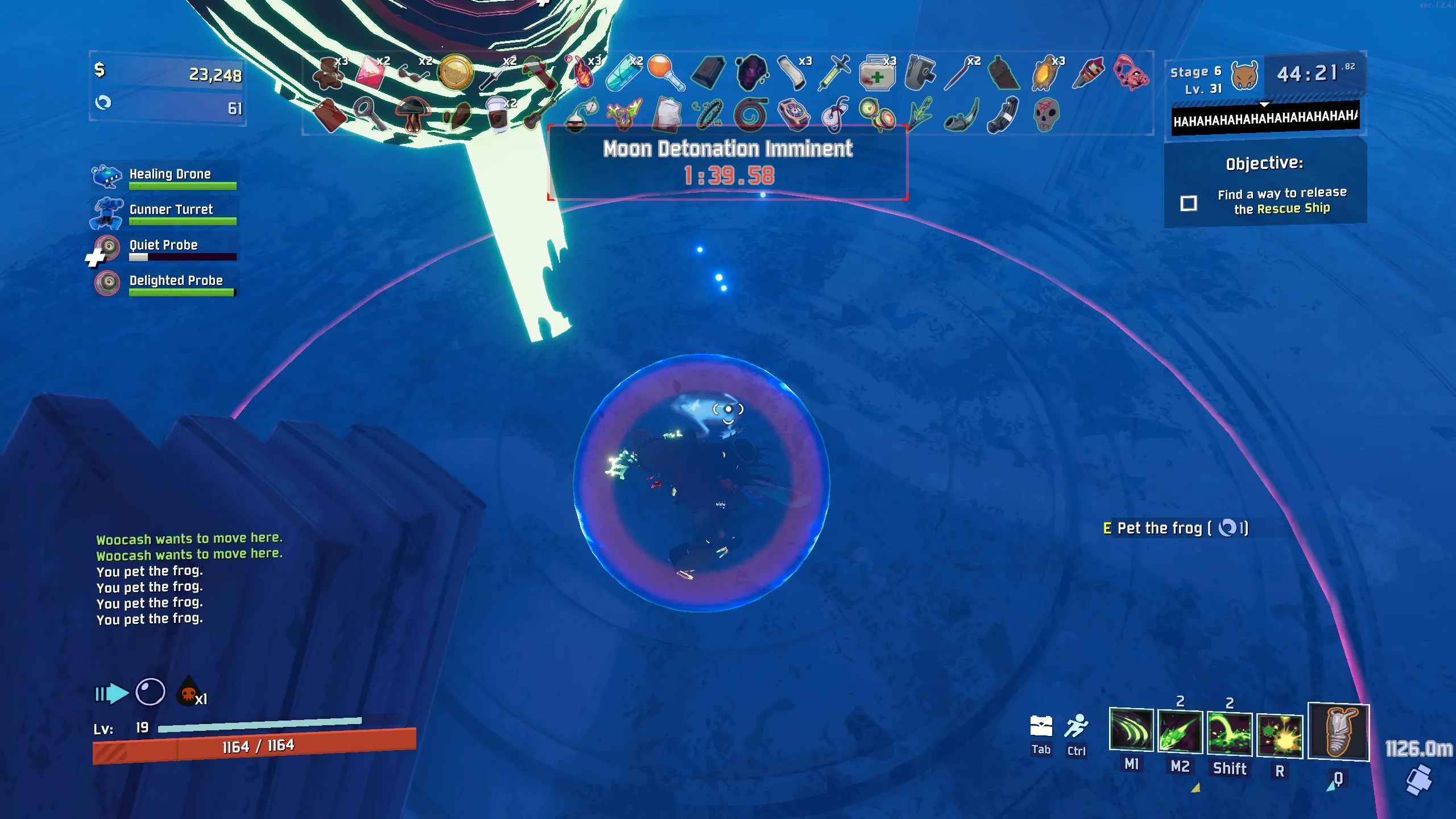Toggle the sprint running-figure icon
1456x819 pixels.
coord(1076,726)
